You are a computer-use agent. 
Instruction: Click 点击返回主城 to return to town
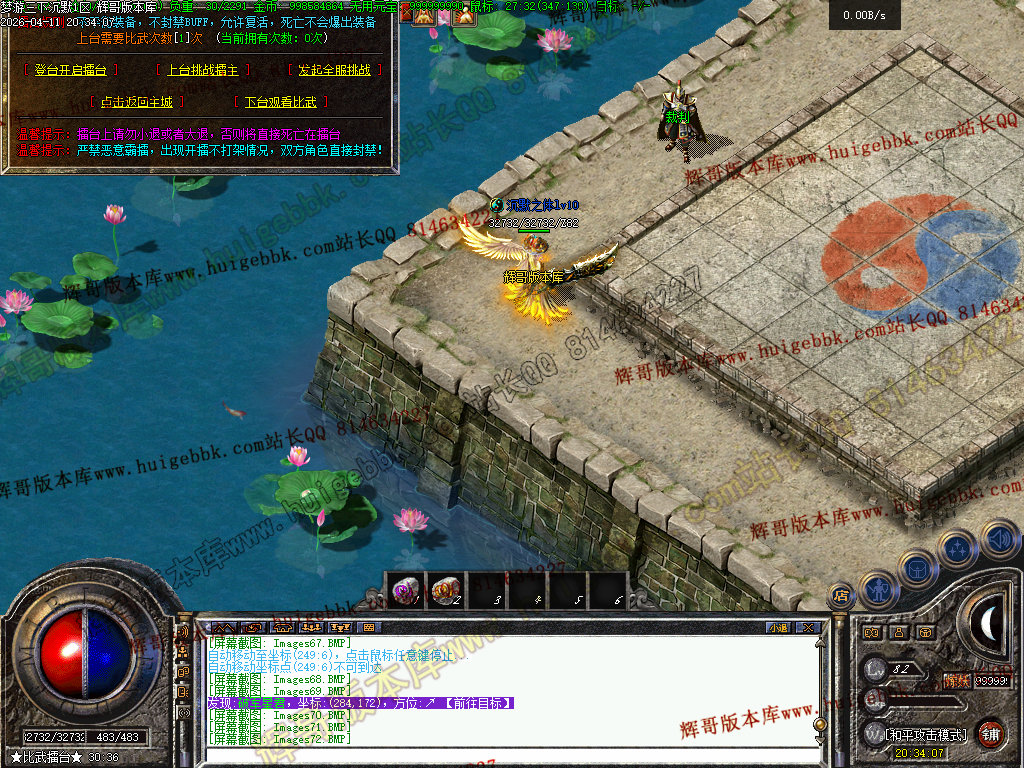(137, 102)
